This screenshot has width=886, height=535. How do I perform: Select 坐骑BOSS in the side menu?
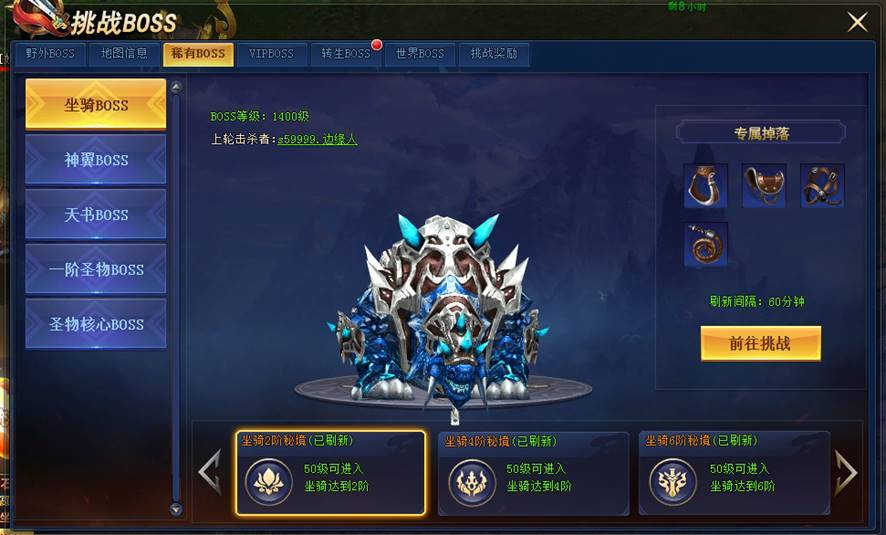click(96, 104)
